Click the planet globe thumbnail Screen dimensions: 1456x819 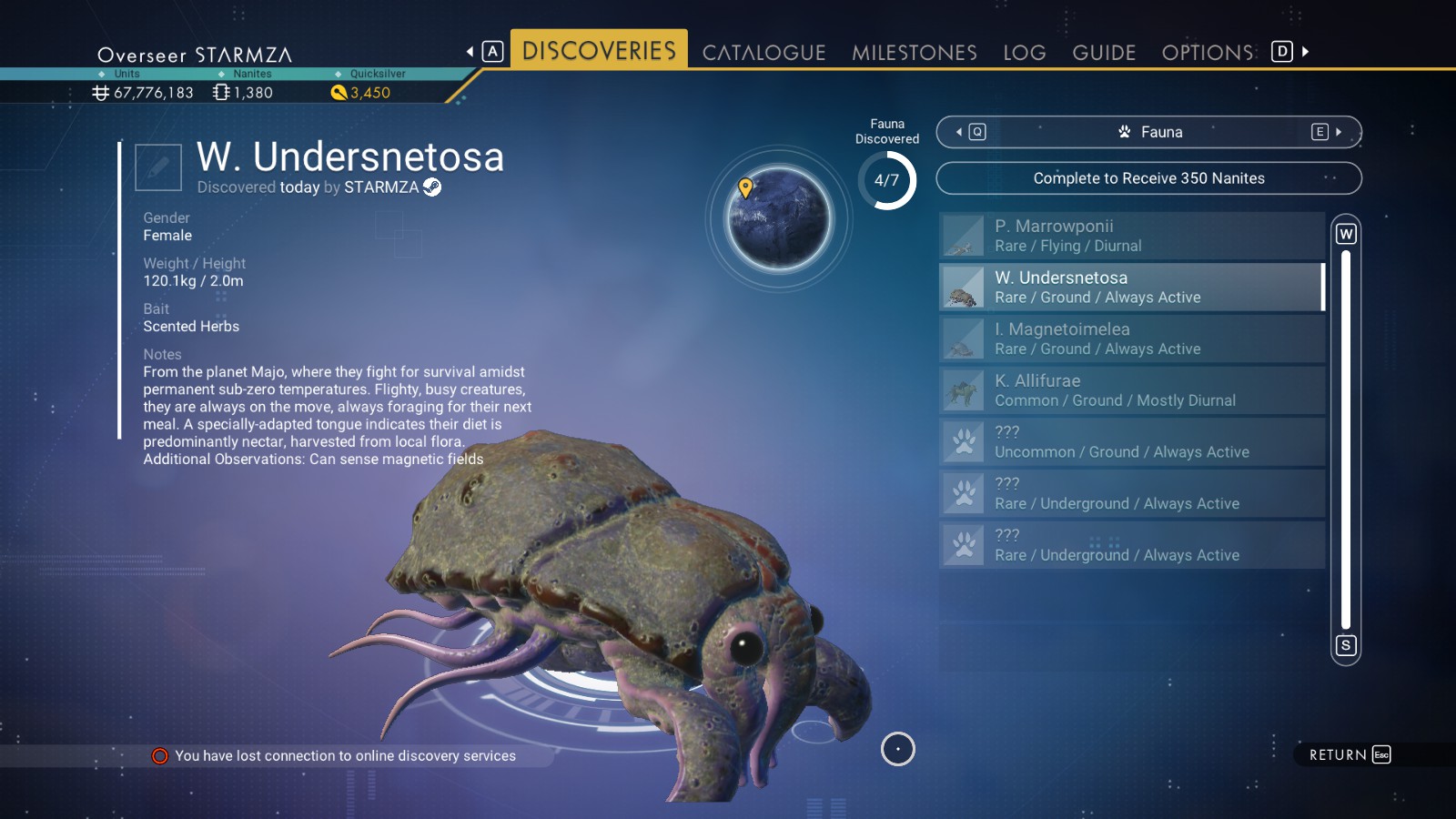pos(778,219)
